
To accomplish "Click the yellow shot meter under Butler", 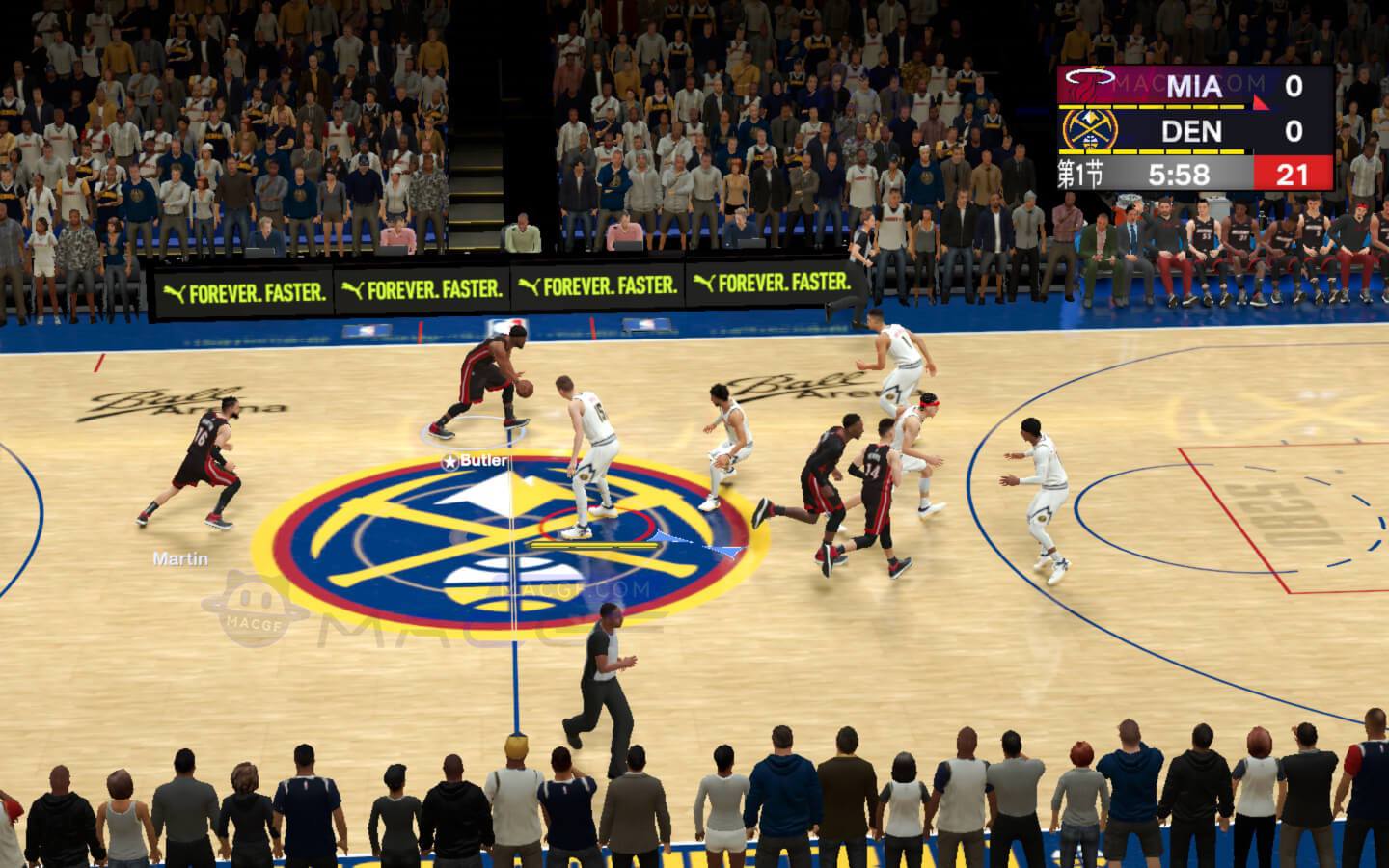I will [591, 545].
